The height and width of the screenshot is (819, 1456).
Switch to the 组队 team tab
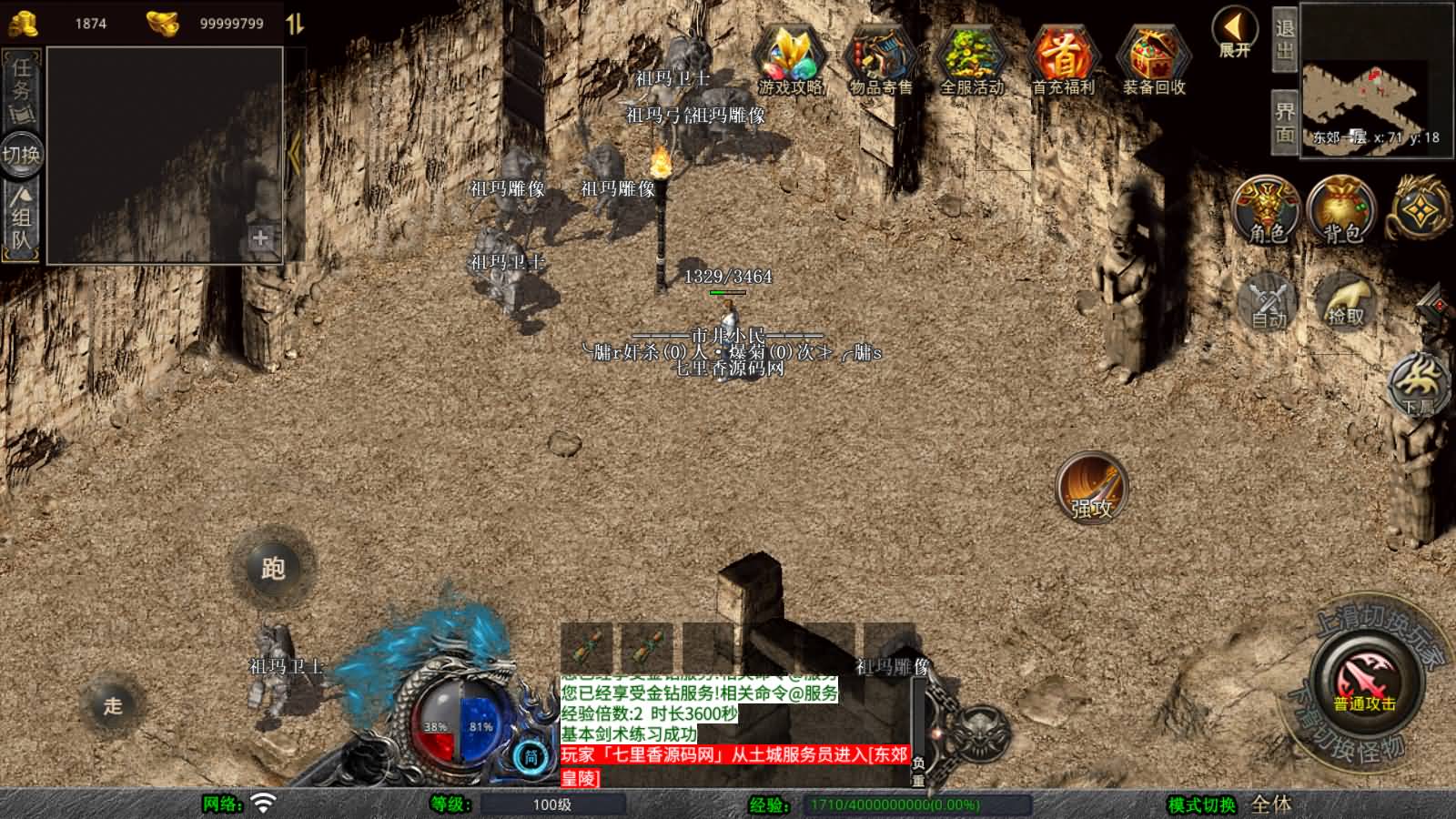click(21, 218)
